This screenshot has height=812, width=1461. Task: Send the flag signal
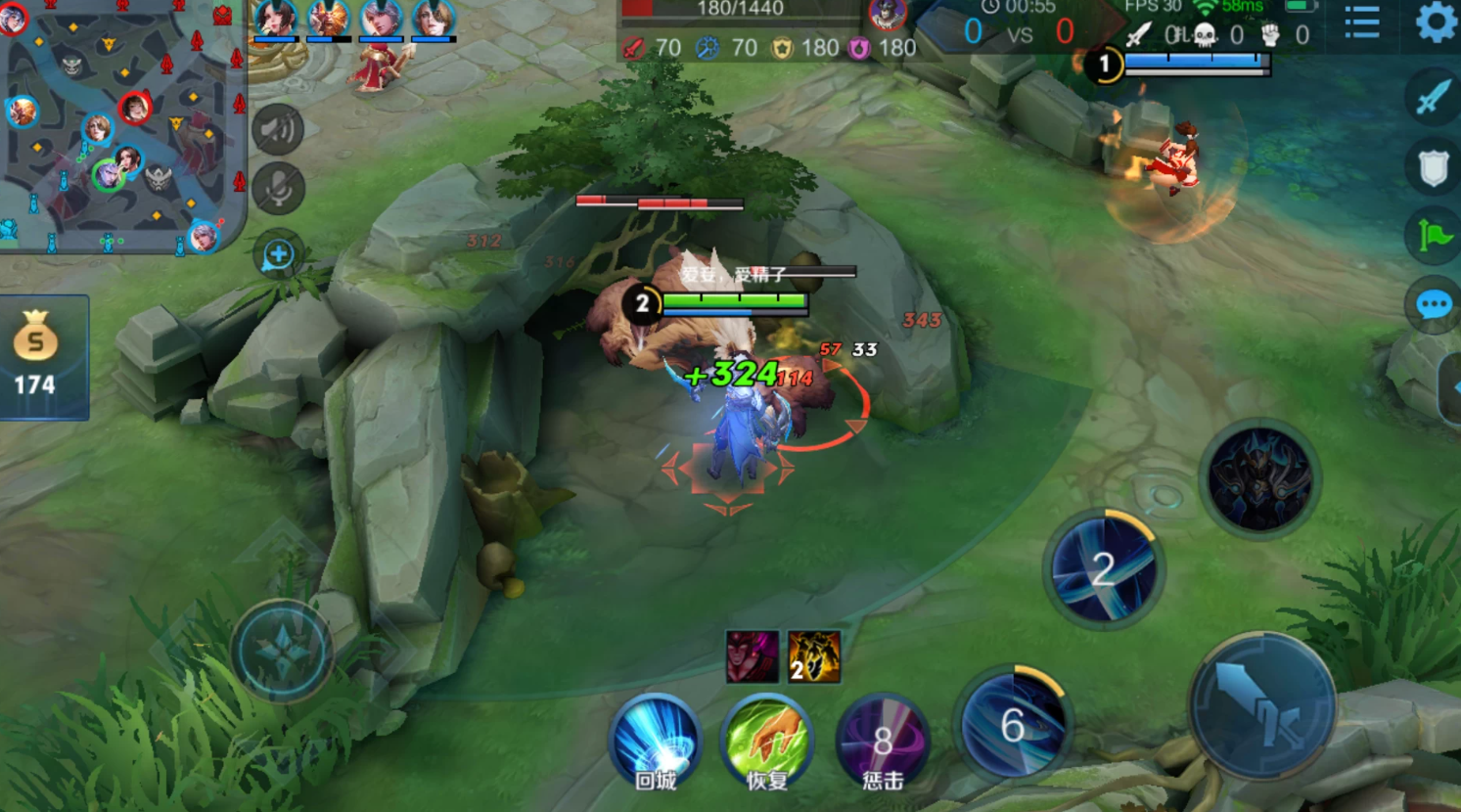pos(1434,236)
